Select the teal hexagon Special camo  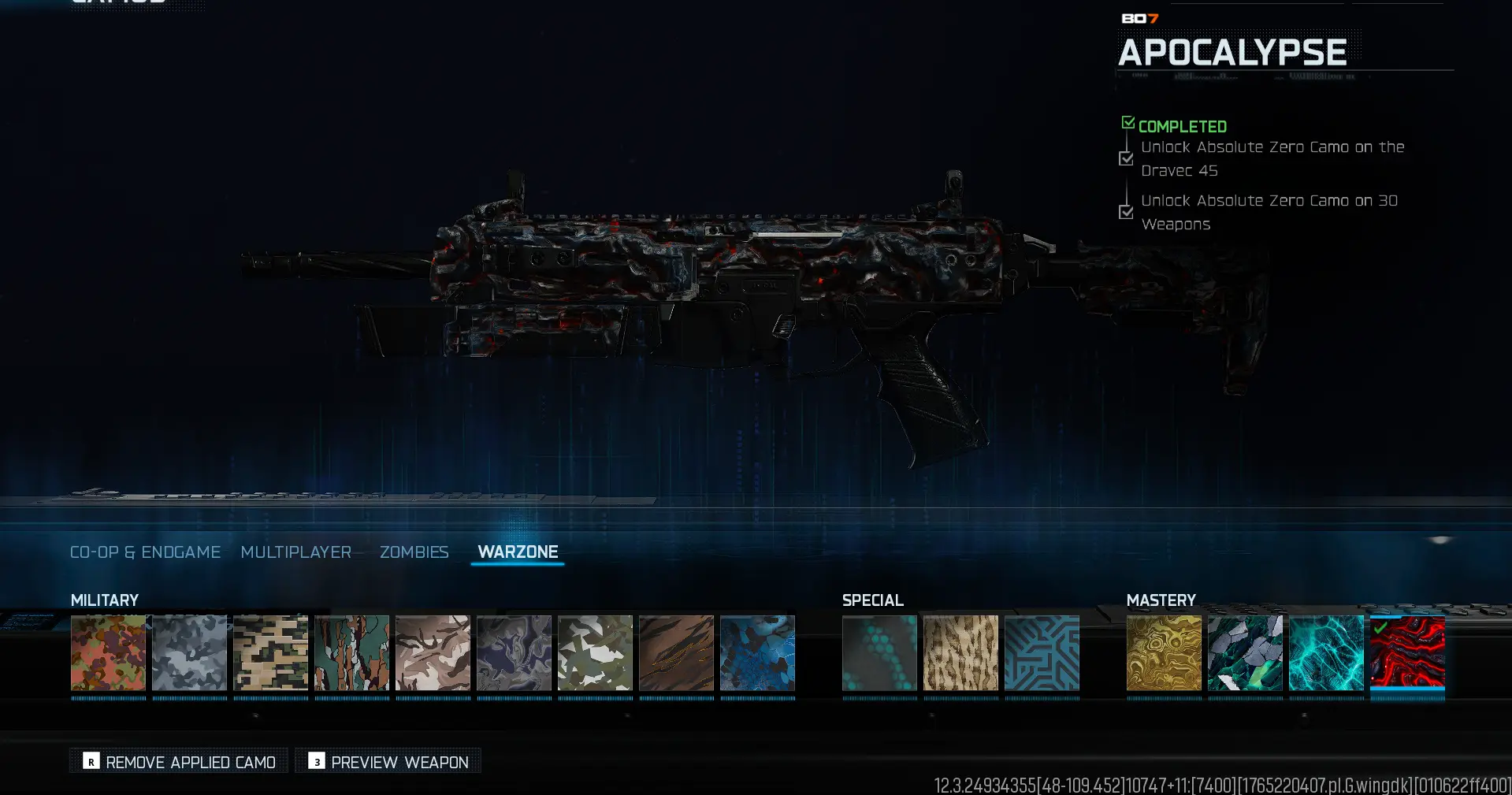click(x=879, y=654)
